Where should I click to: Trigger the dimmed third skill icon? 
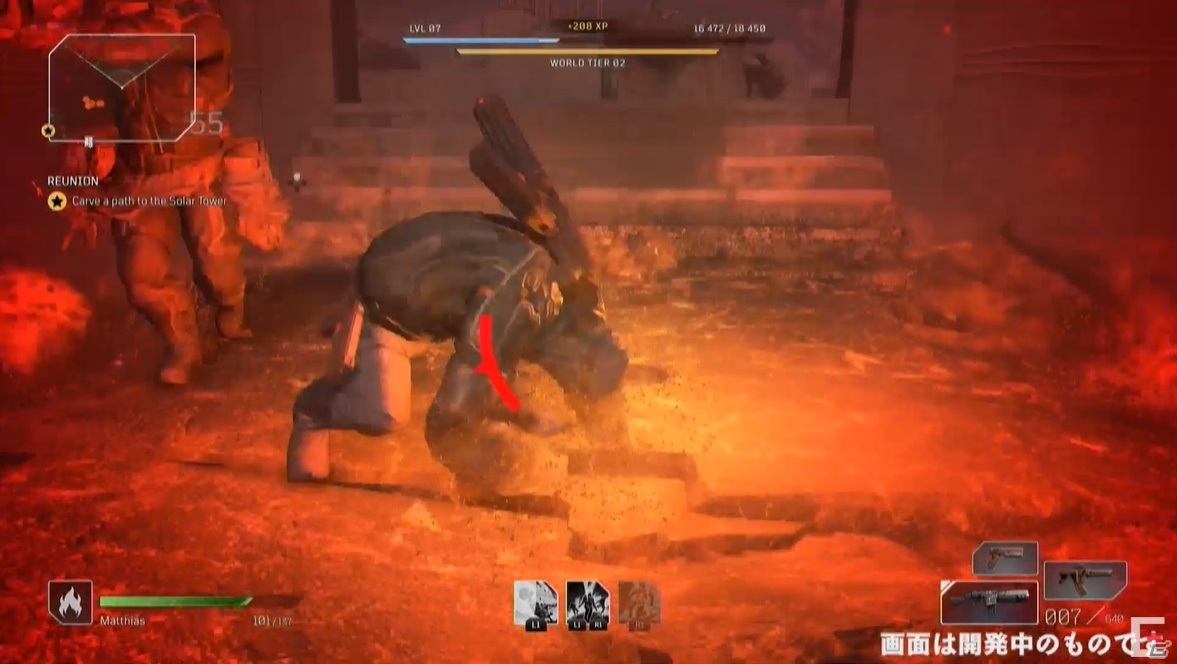click(x=639, y=604)
